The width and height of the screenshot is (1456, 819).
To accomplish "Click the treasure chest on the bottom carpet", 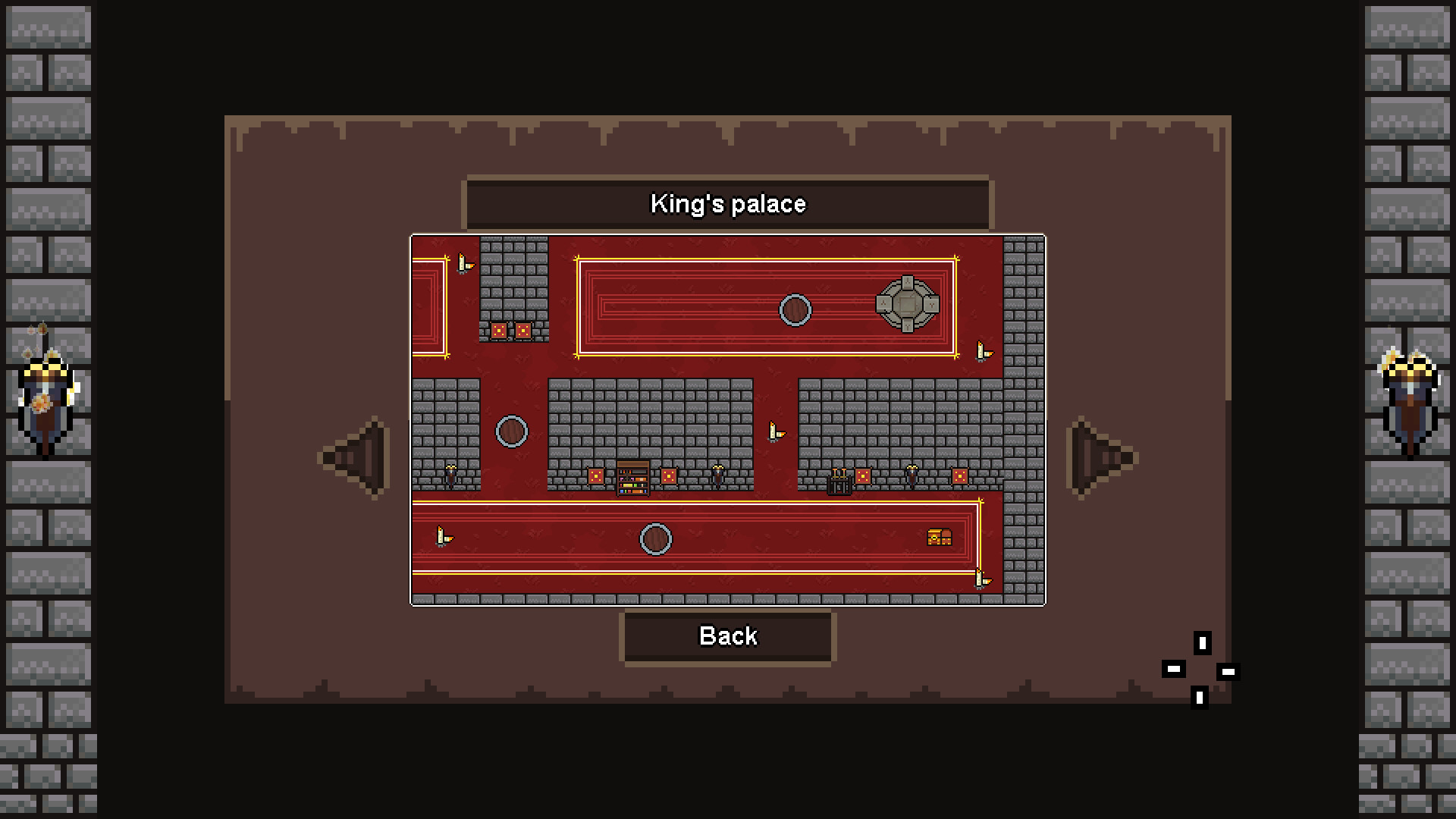I will [938, 538].
